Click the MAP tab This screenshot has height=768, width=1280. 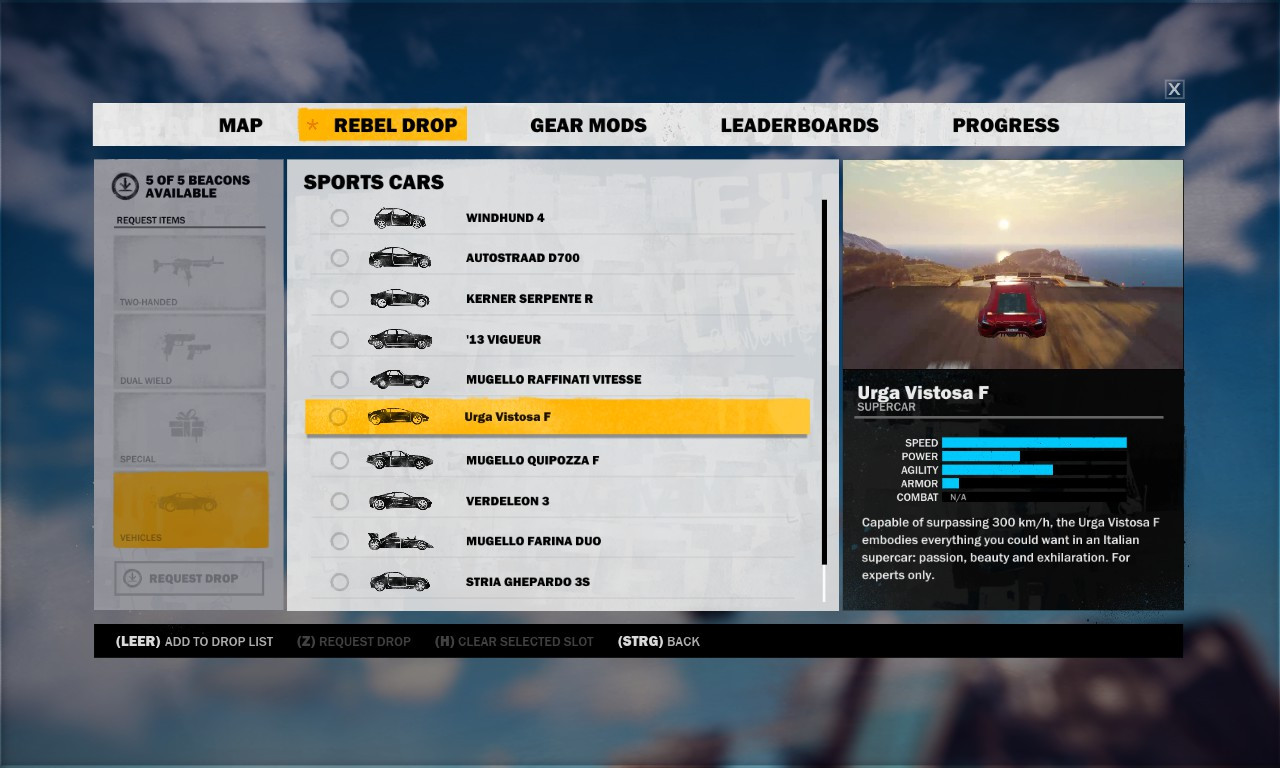click(x=240, y=125)
